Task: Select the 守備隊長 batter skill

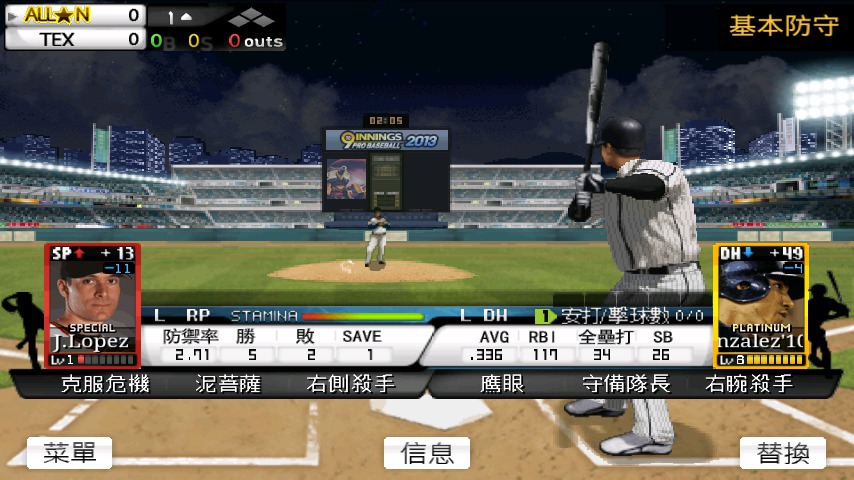Action: click(626, 383)
